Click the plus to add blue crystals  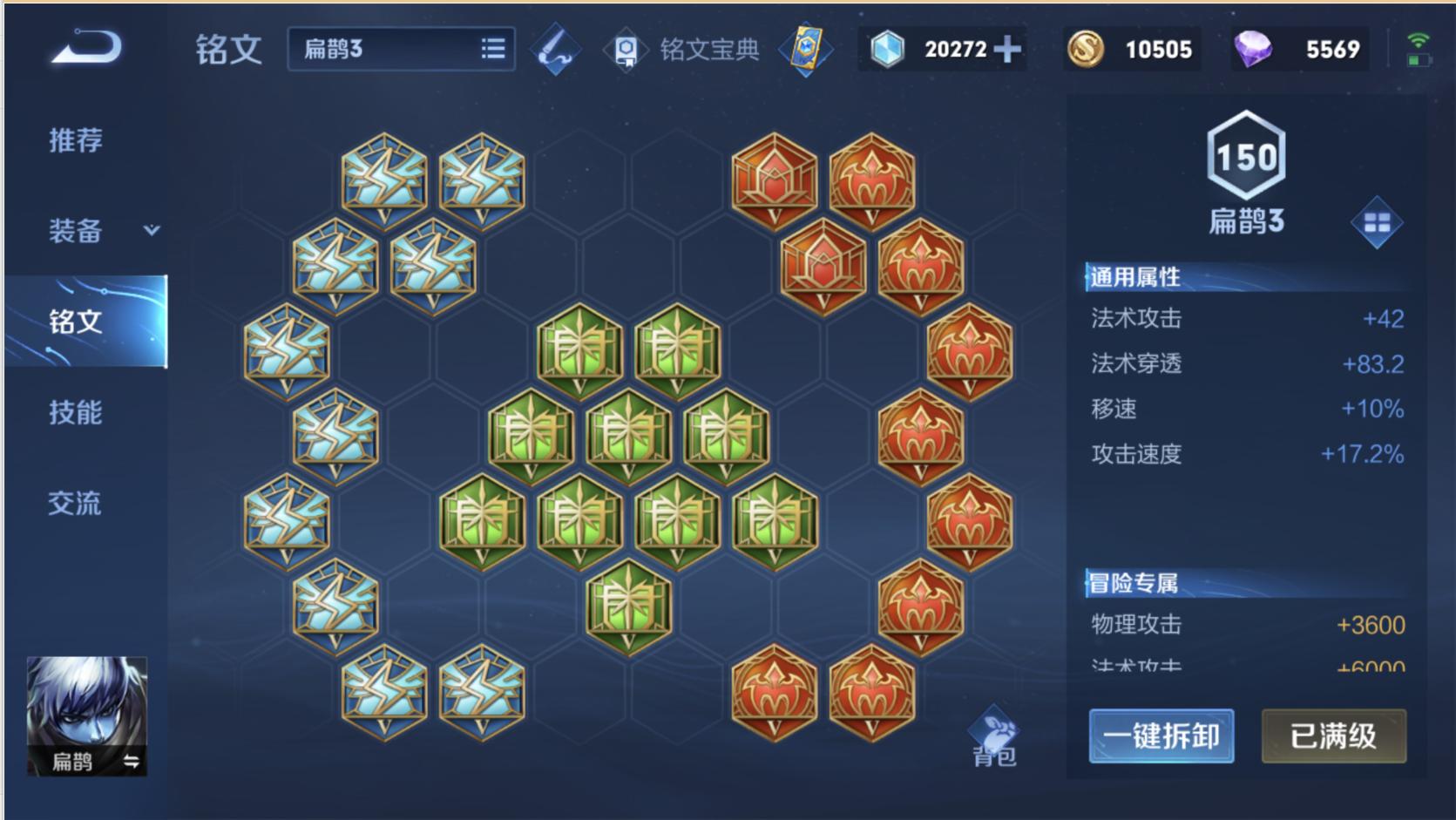[x=1006, y=50]
